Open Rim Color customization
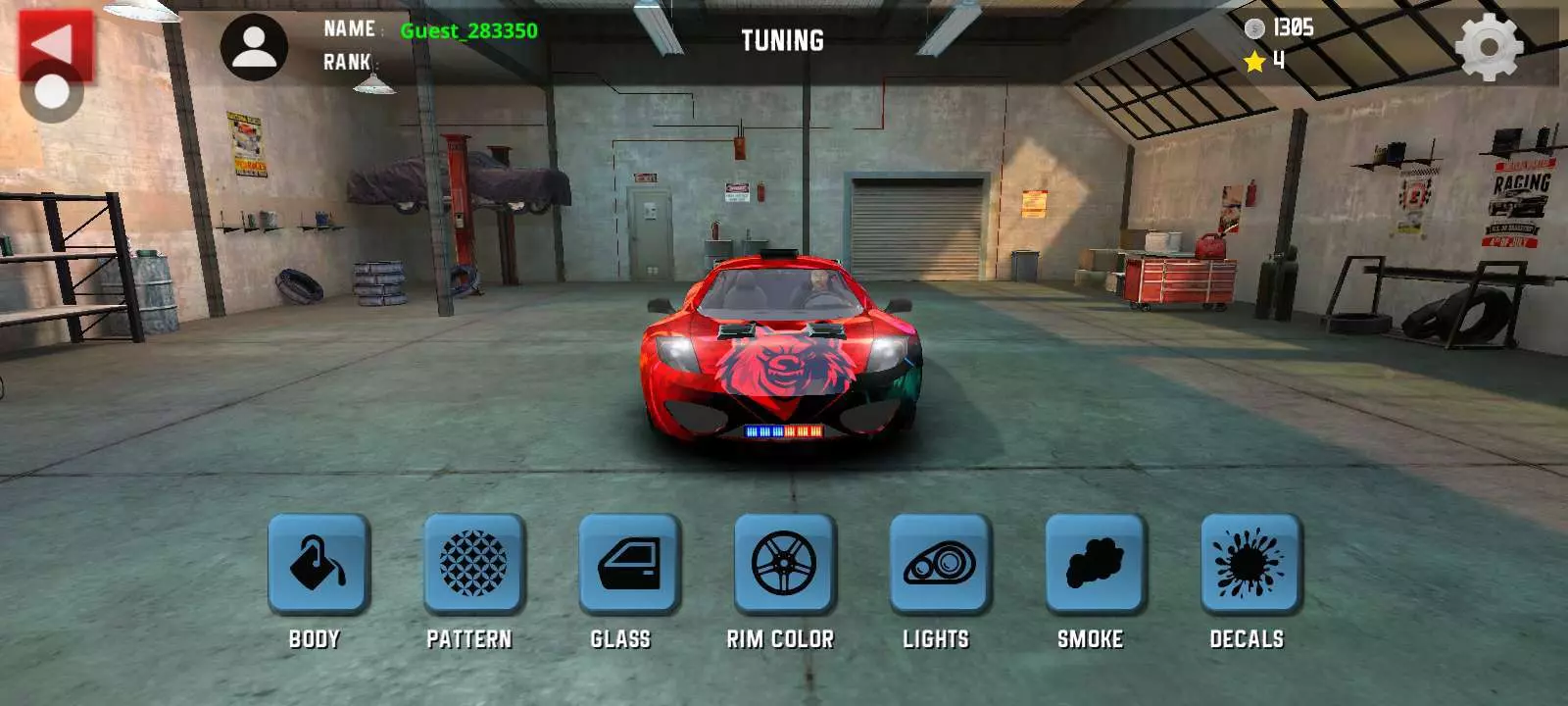Viewport: 1568px width, 706px height. tap(784, 564)
